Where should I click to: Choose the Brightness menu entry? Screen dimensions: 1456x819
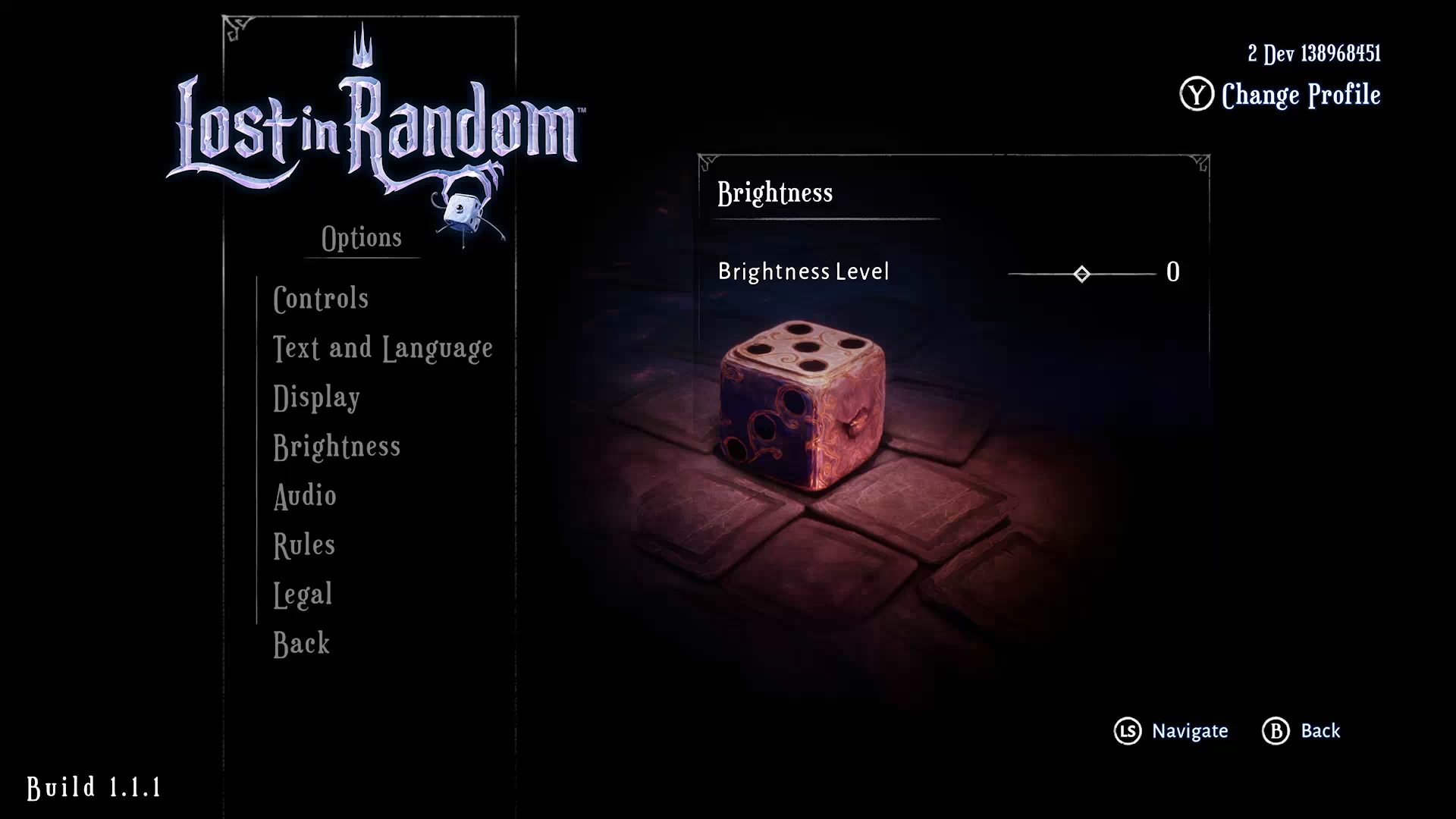tap(337, 447)
